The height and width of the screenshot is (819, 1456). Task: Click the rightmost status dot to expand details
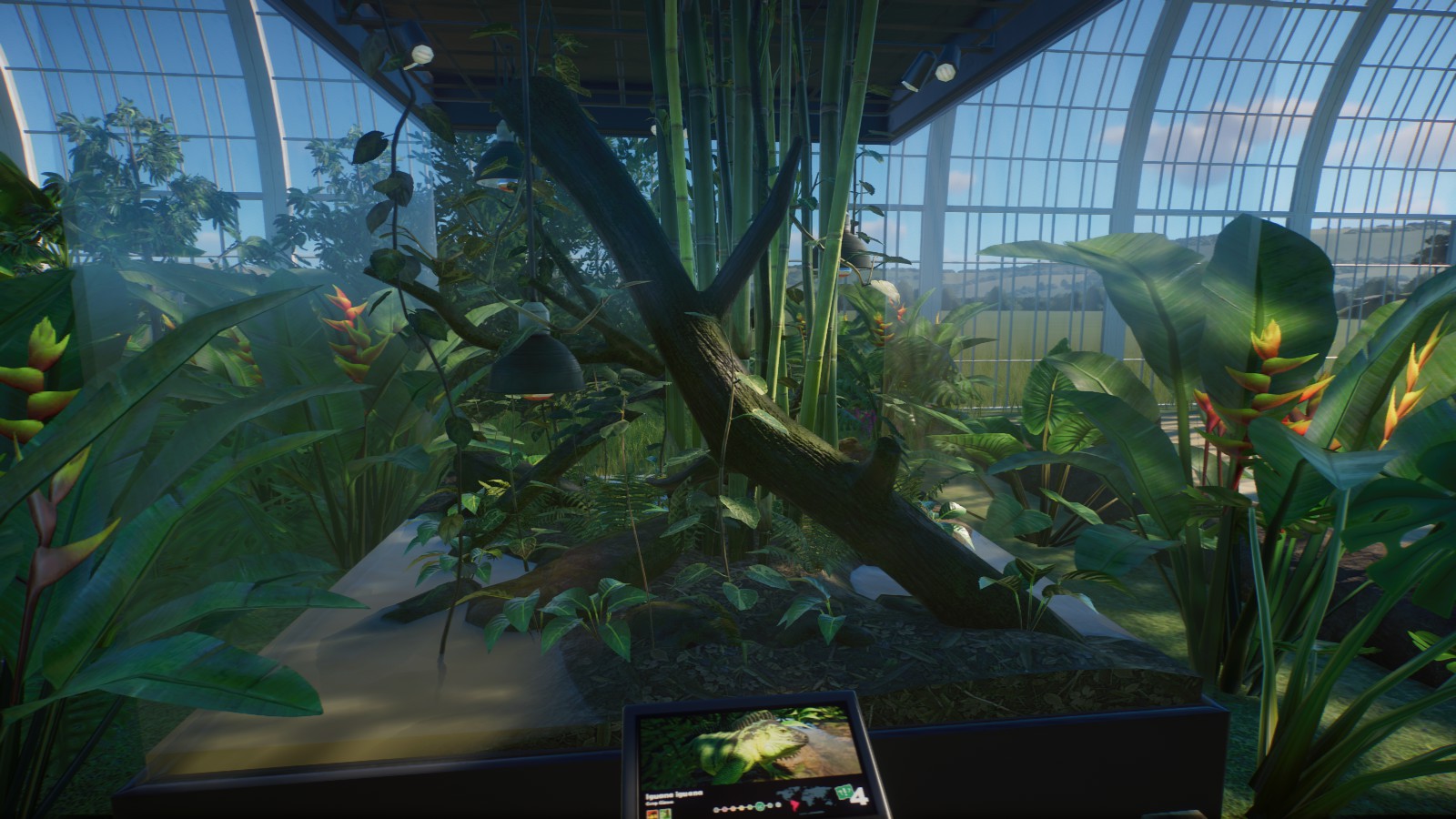point(777,805)
